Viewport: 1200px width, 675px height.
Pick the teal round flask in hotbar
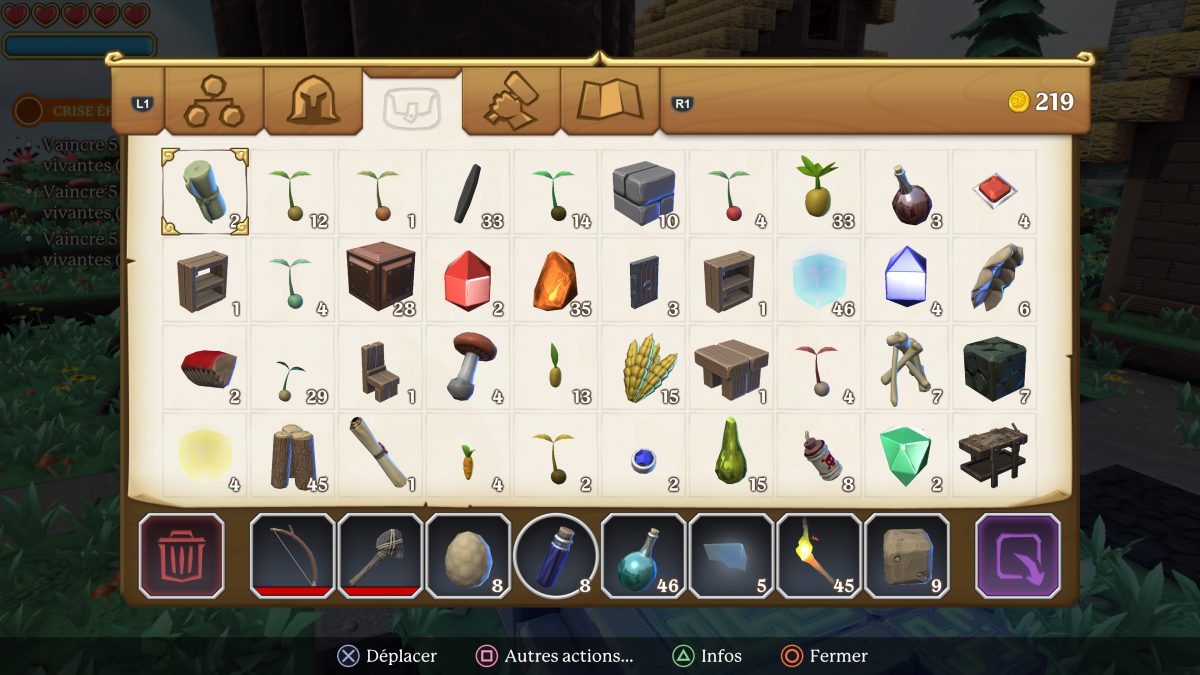point(643,556)
